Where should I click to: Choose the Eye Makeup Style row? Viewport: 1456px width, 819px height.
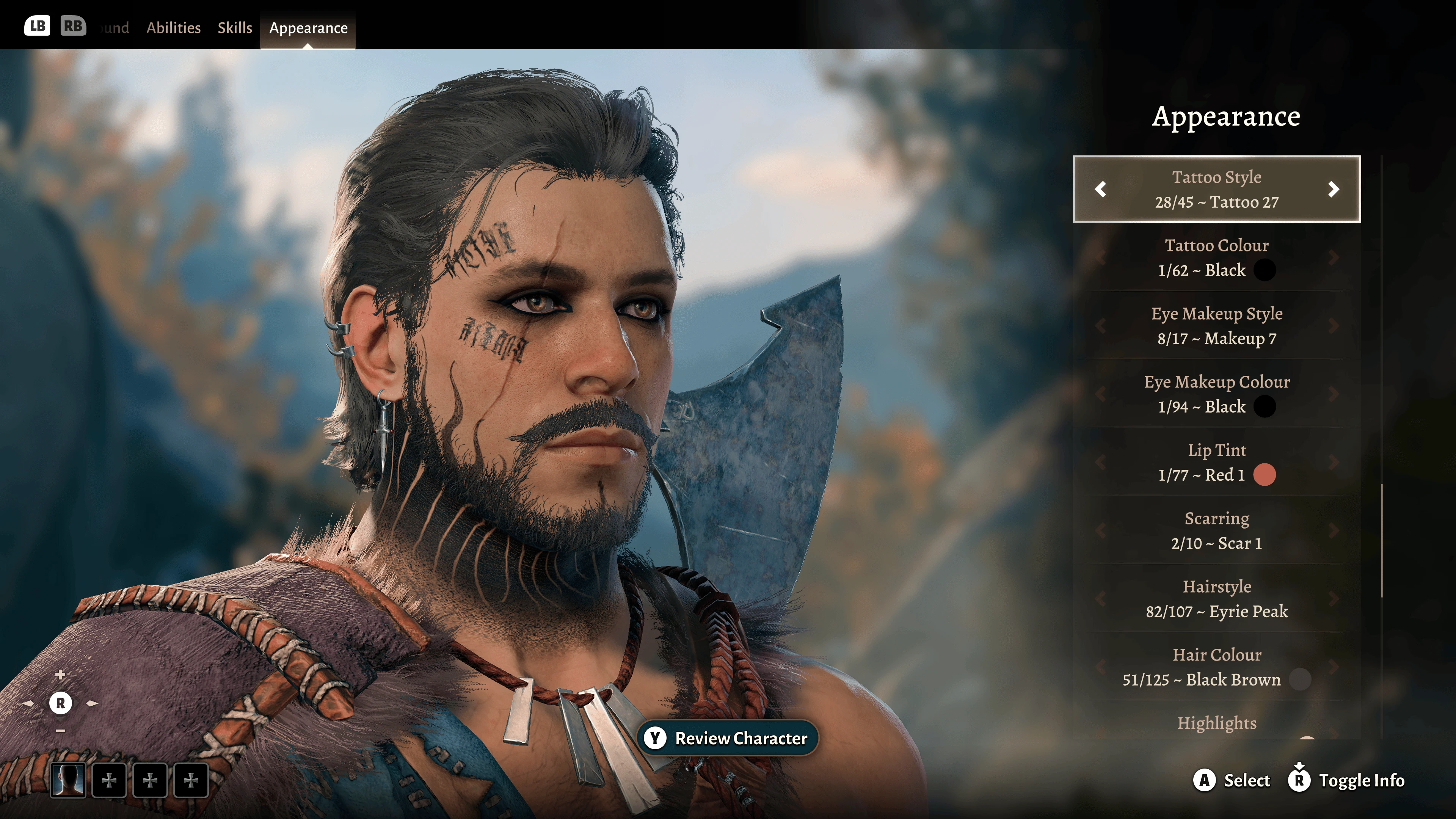pos(1216,326)
